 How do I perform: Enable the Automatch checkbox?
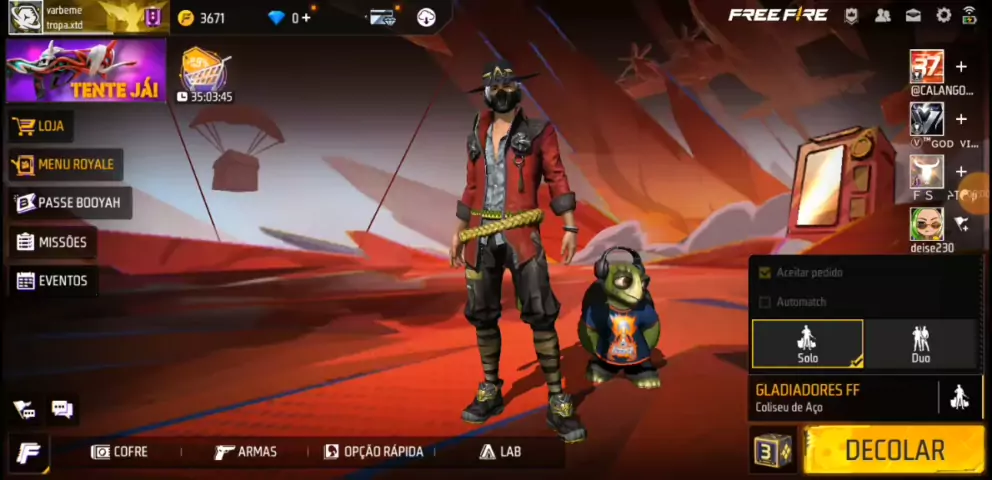click(766, 302)
